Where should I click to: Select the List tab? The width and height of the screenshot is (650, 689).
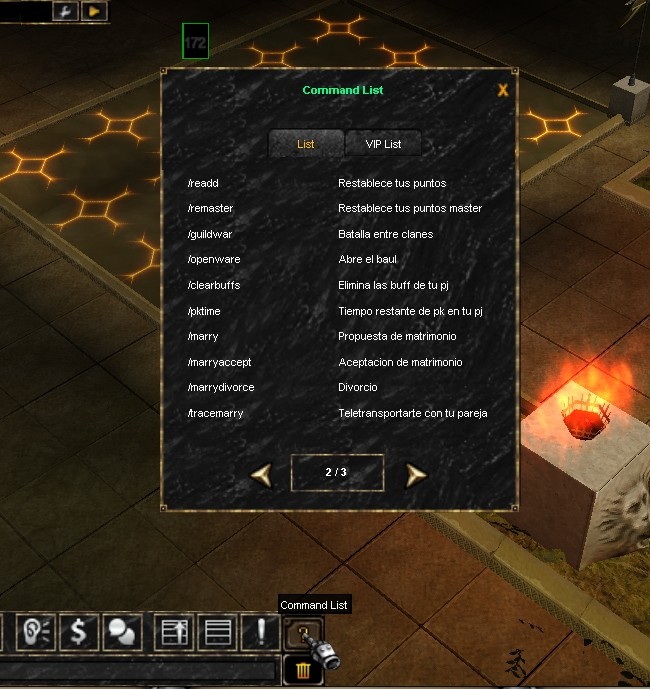[306, 144]
